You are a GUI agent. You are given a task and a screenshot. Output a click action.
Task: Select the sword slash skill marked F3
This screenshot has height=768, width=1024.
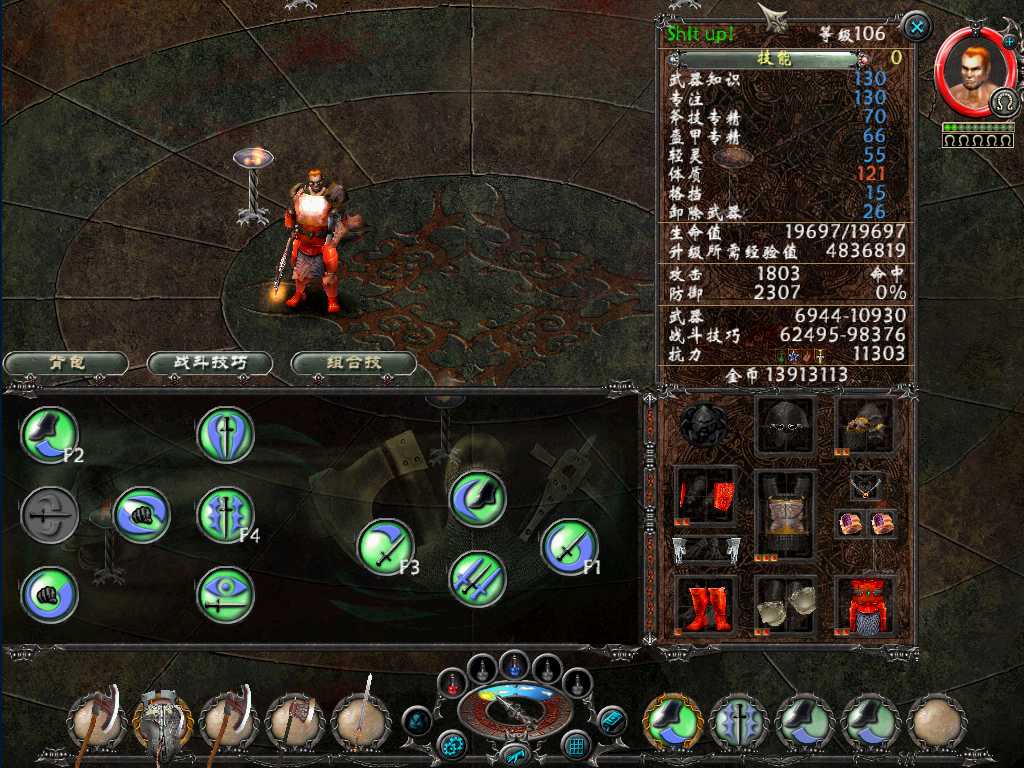coord(386,546)
